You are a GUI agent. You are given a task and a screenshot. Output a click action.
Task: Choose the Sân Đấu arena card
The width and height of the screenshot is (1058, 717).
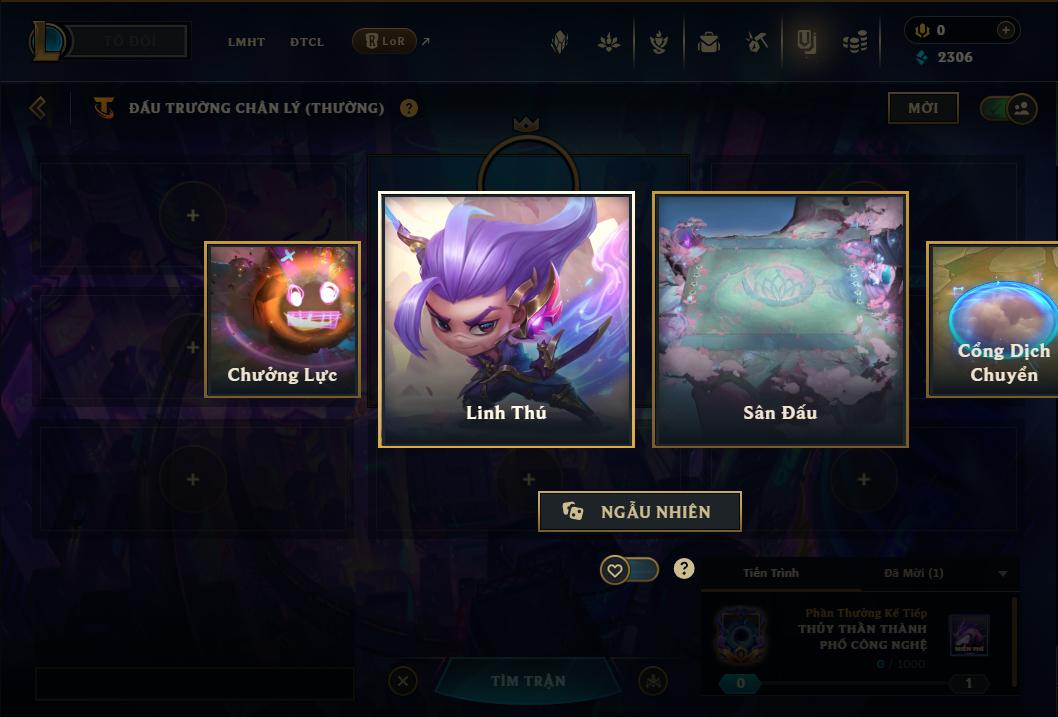[x=780, y=319]
